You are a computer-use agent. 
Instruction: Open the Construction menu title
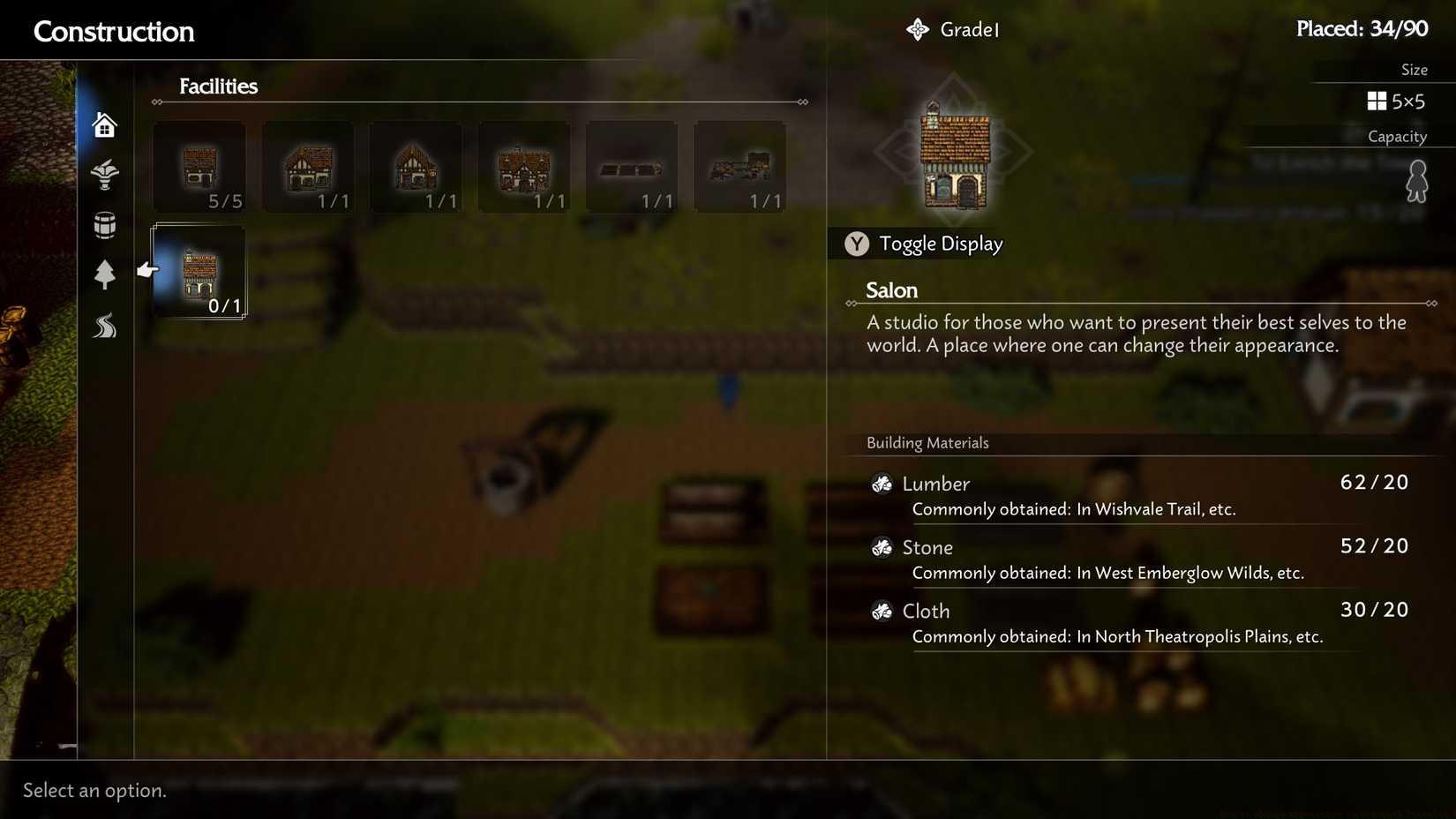click(113, 32)
